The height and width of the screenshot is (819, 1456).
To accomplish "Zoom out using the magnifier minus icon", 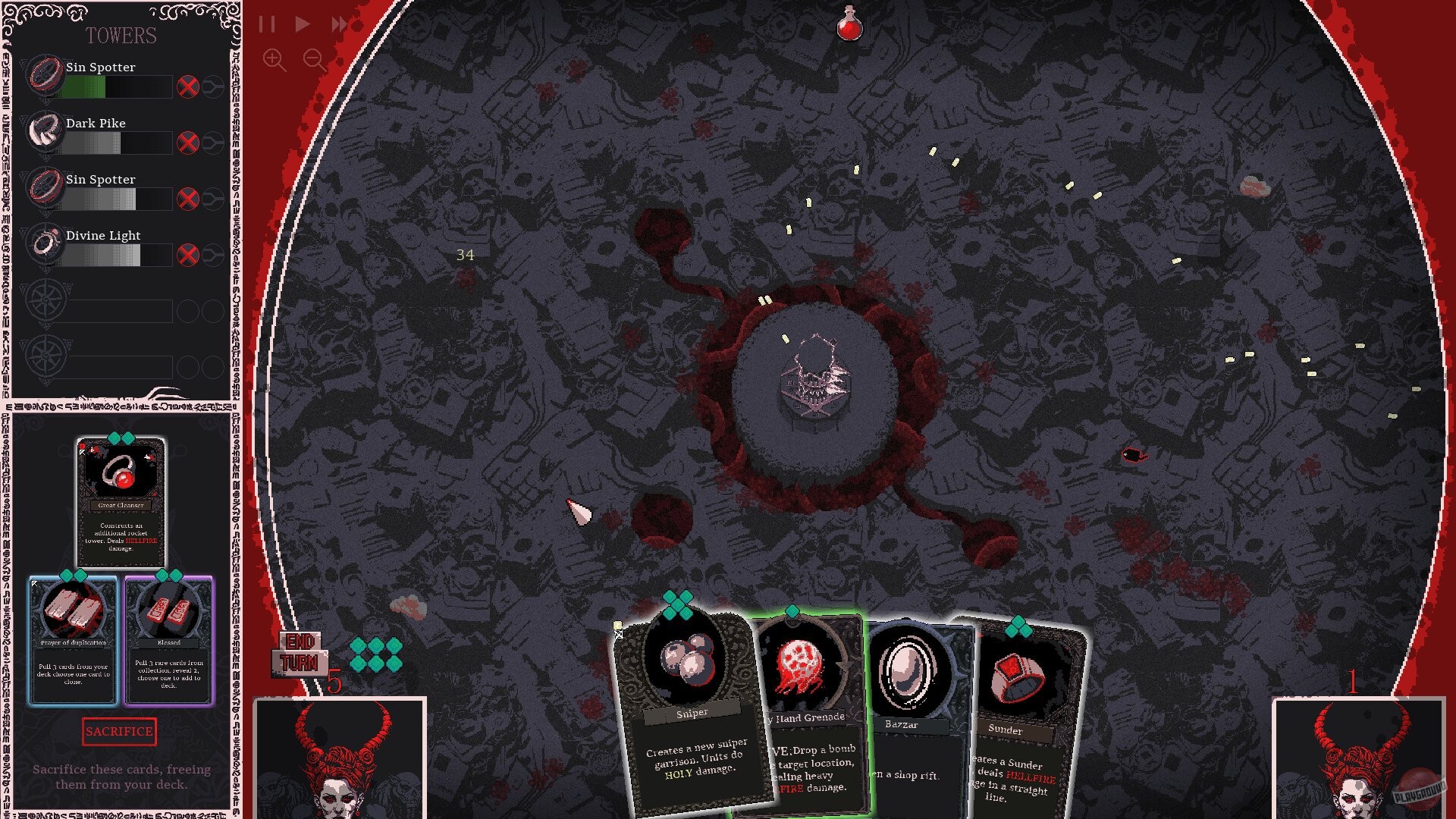I will (314, 60).
